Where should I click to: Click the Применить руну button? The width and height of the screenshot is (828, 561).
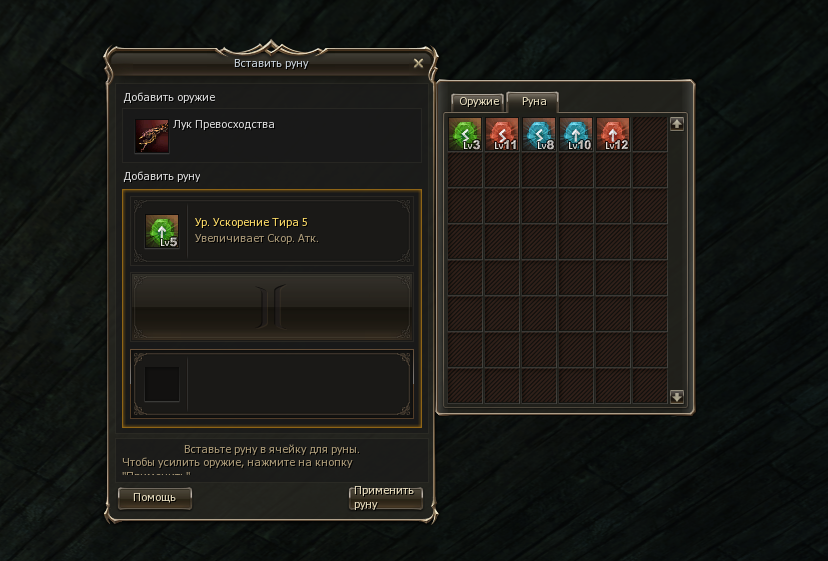[x=385, y=497]
